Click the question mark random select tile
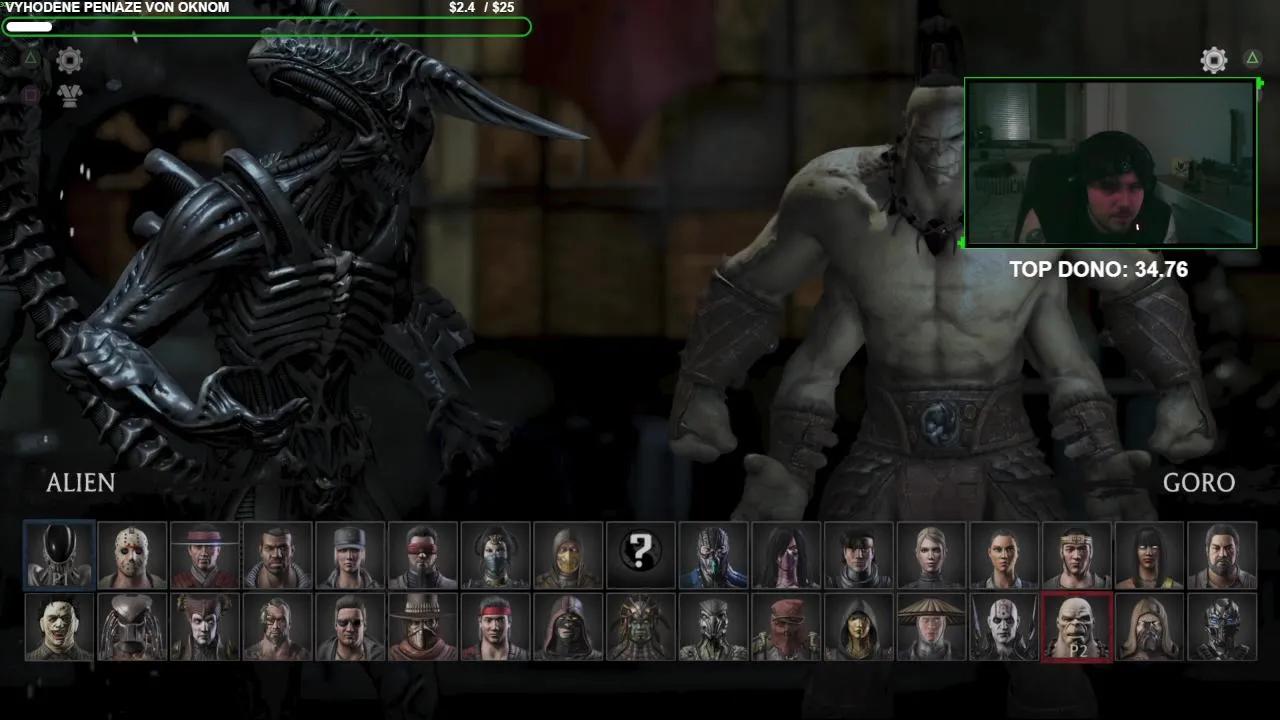Screen dimensions: 1280x720 point(641,554)
